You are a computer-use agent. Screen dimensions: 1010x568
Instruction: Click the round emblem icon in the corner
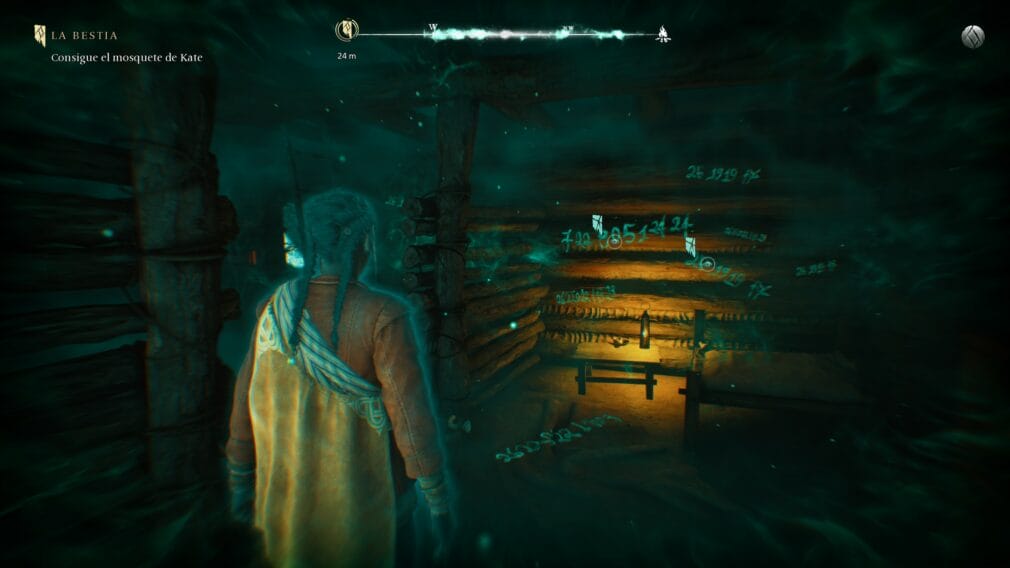pos(972,37)
